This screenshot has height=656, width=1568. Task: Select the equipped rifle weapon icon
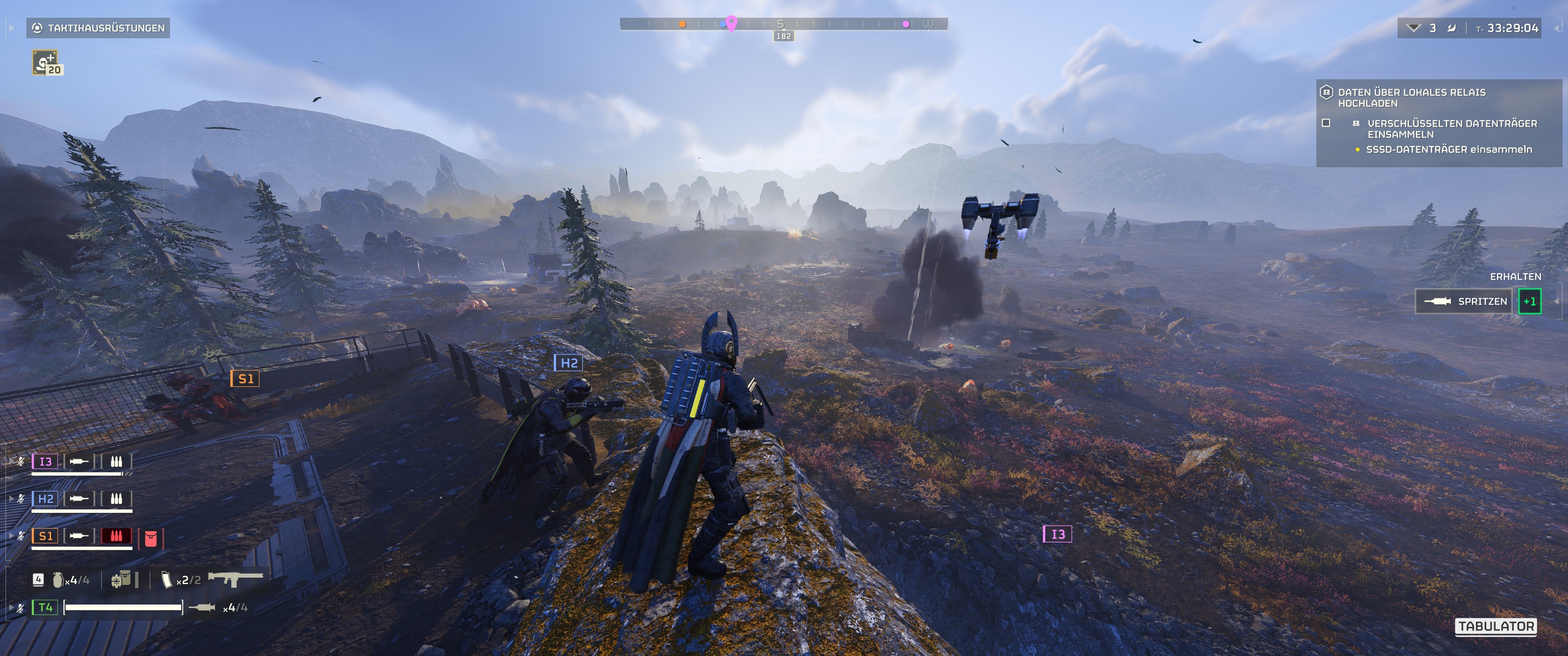pos(236,578)
